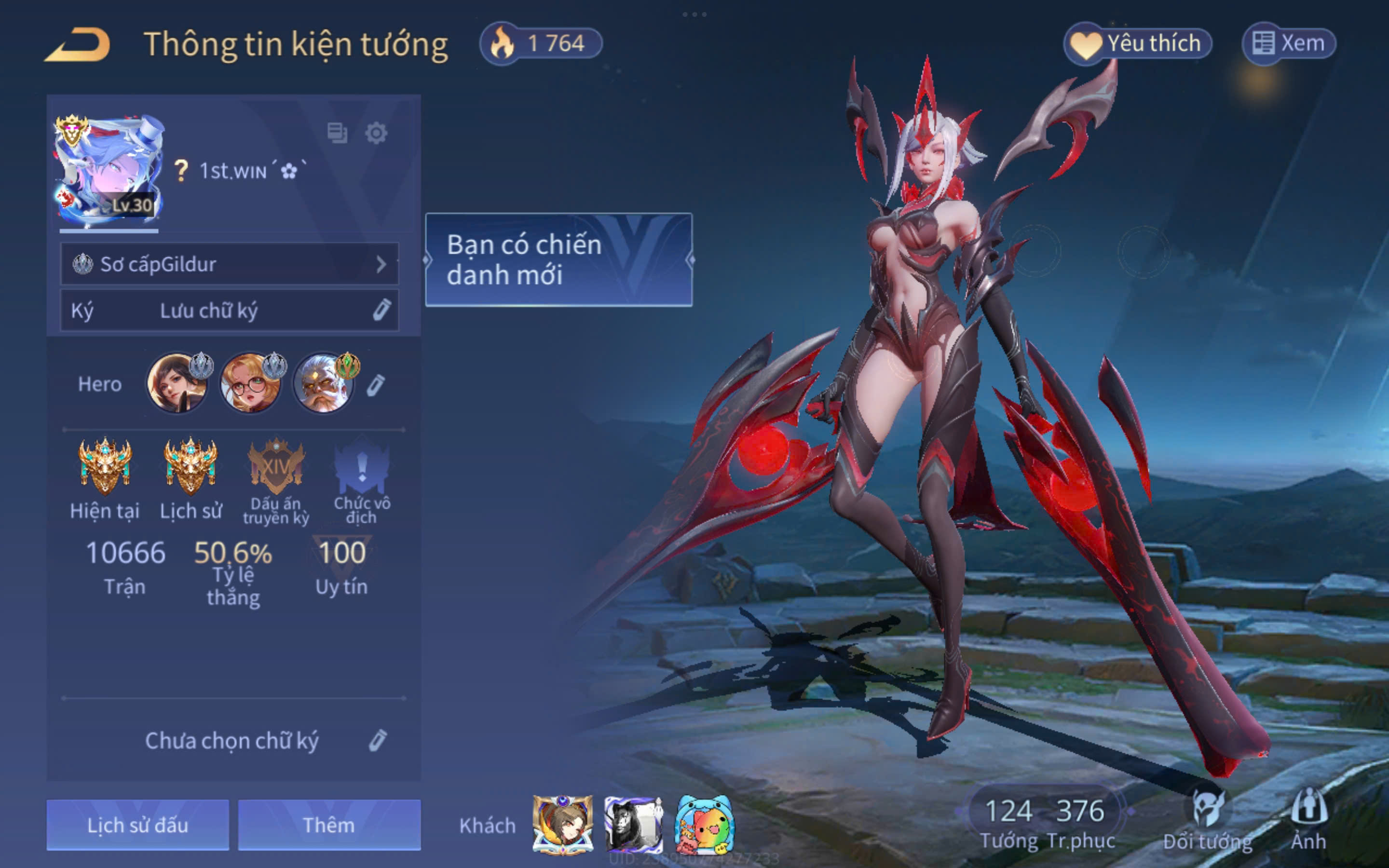This screenshot has height=868, width=1389.
Task: Open the Yêu thích favorites button
Action: pos(1138,43)
